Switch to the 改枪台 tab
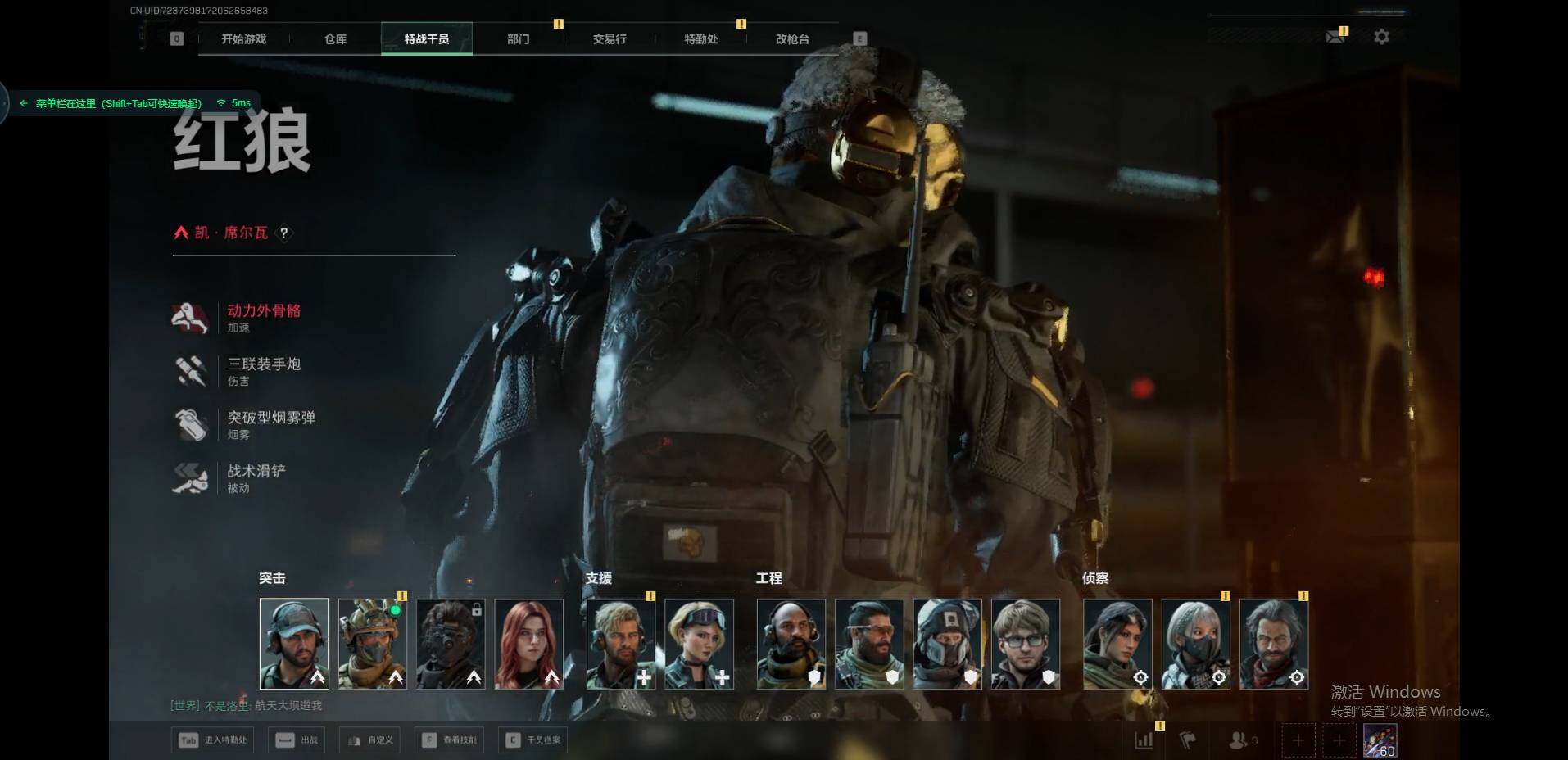This screenshot has height=760, width=1568. (x=792, y=39)
